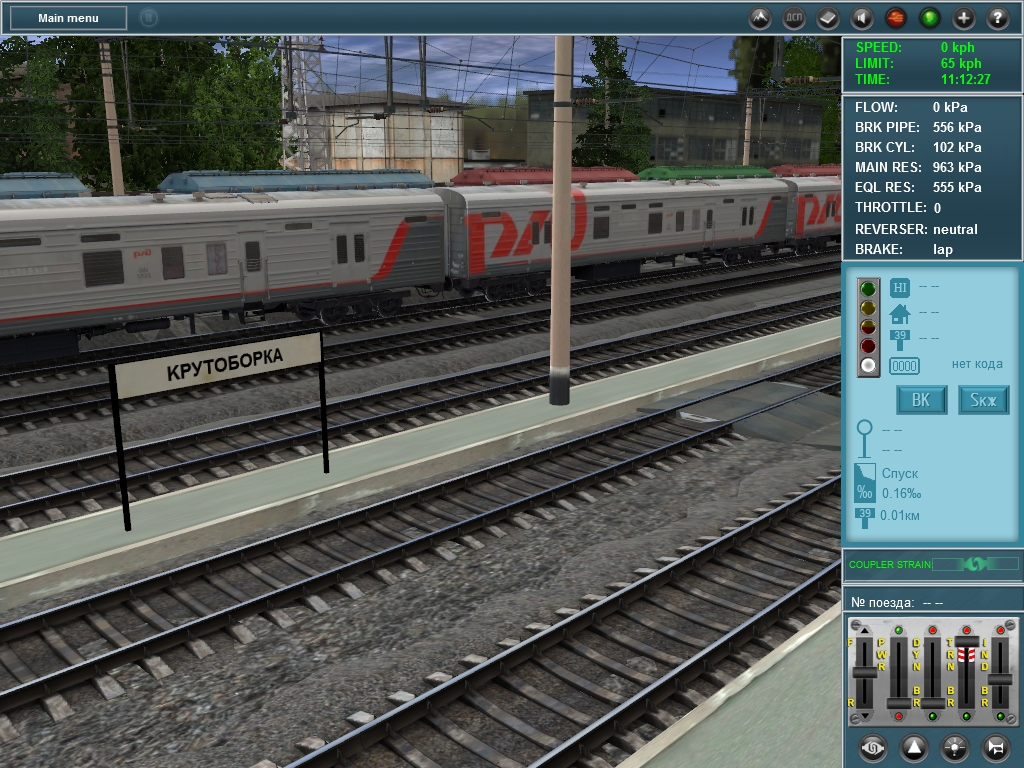The image size is (1024, 768).
Task: Open the mountain-icon map view button
Action: [760, 18]
